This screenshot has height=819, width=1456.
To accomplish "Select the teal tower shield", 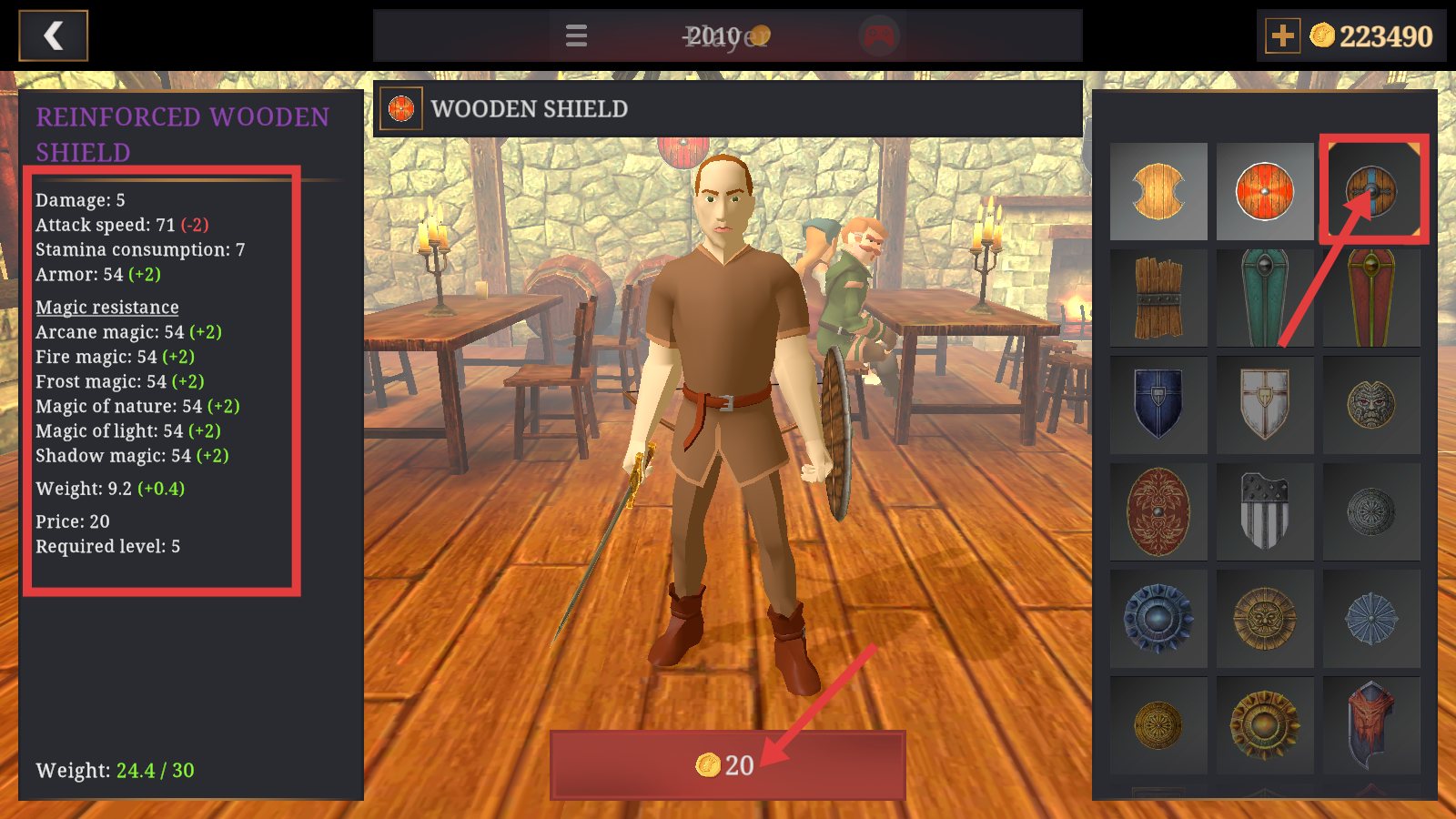I will coord(1265,298).
